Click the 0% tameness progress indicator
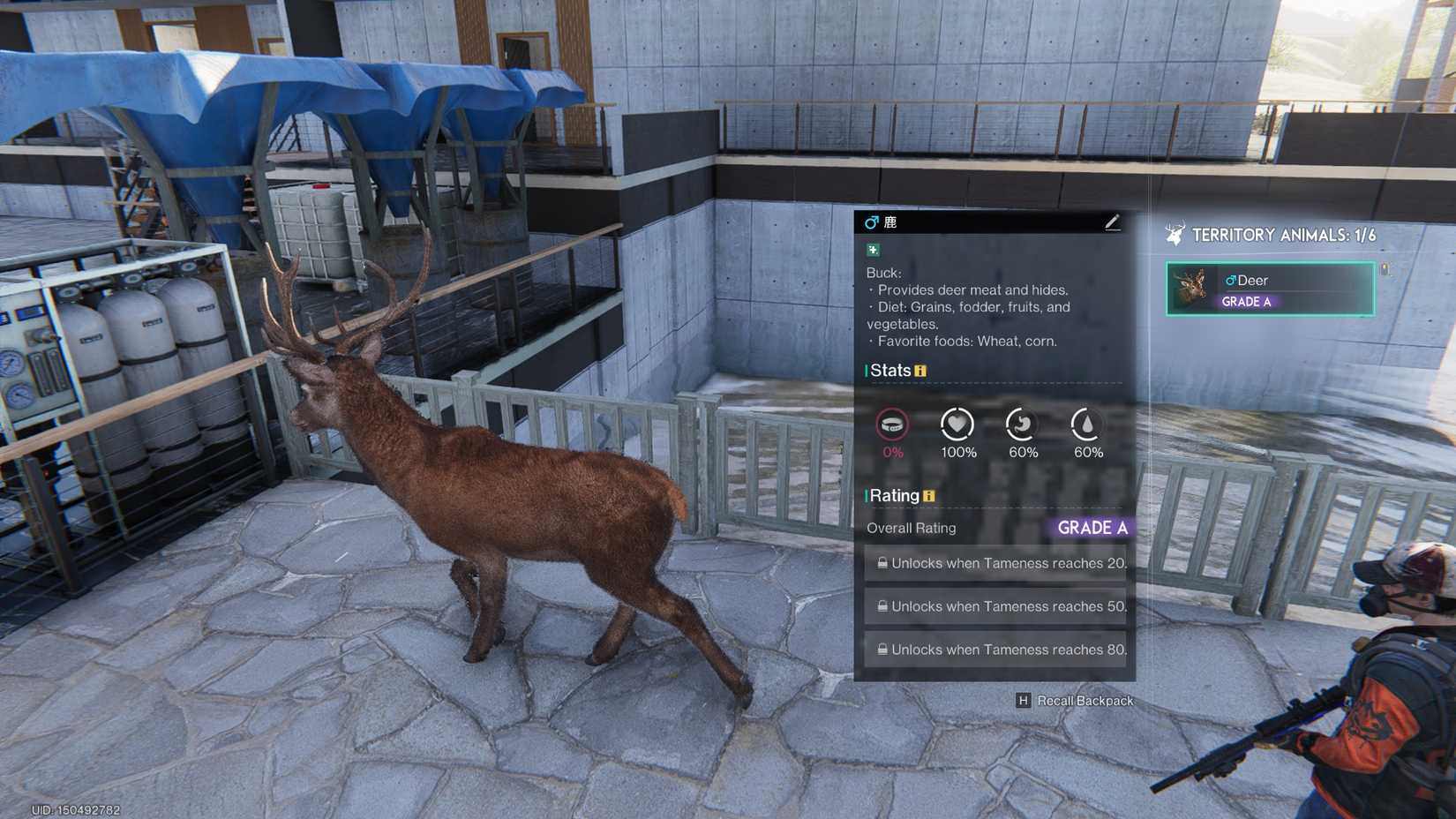Screen dimensions: 1456x819 pyautogui.click(x=892, y=453)
